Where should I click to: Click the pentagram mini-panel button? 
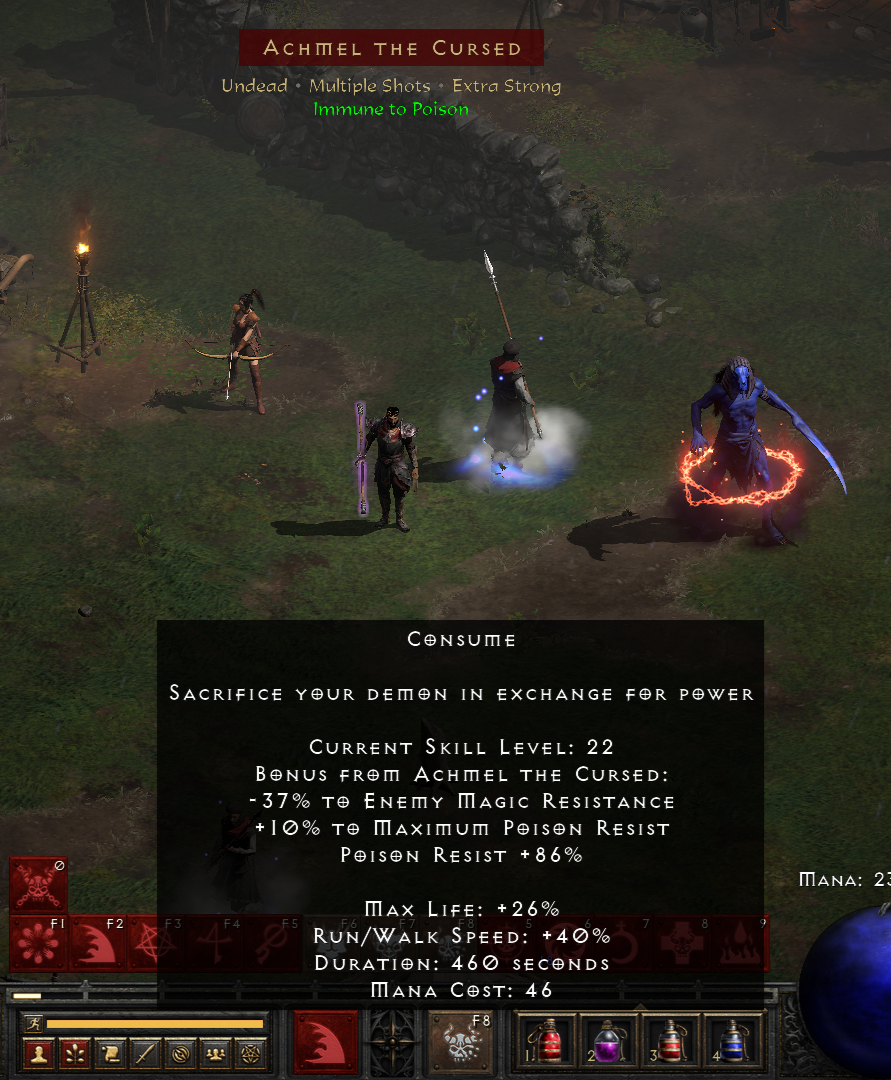point(249,1054)
